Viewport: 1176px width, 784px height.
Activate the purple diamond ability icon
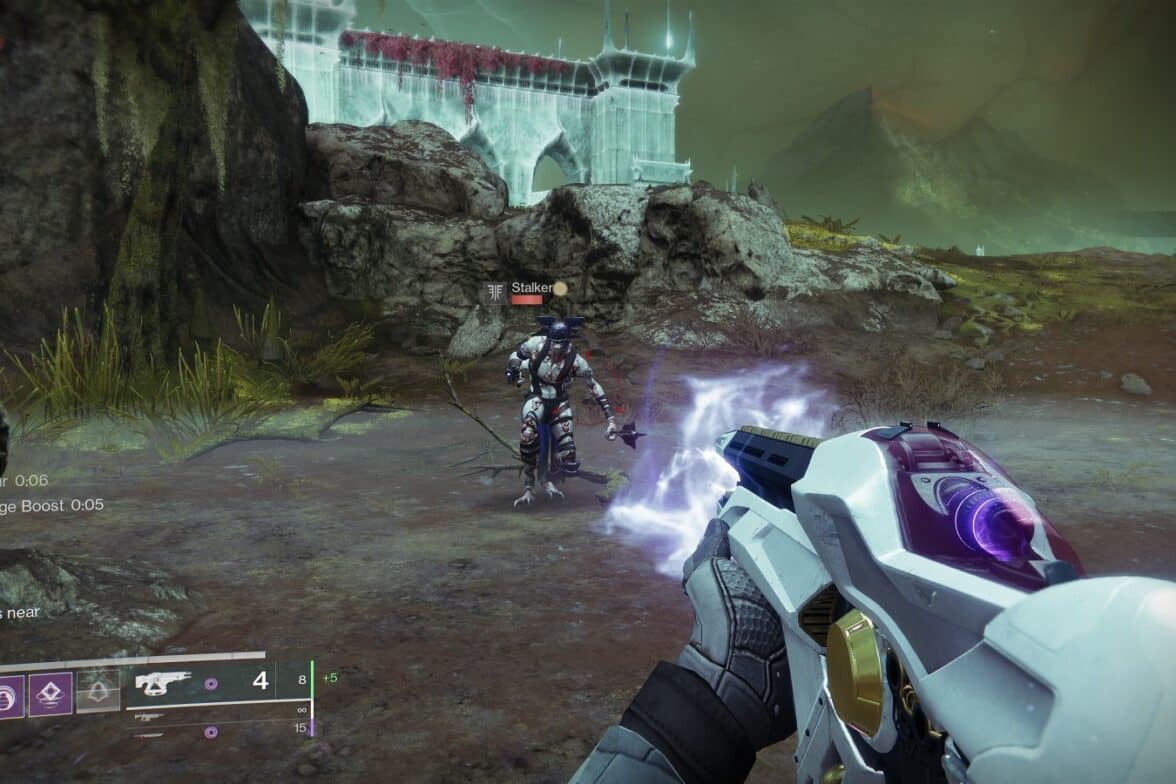[50, 693]
